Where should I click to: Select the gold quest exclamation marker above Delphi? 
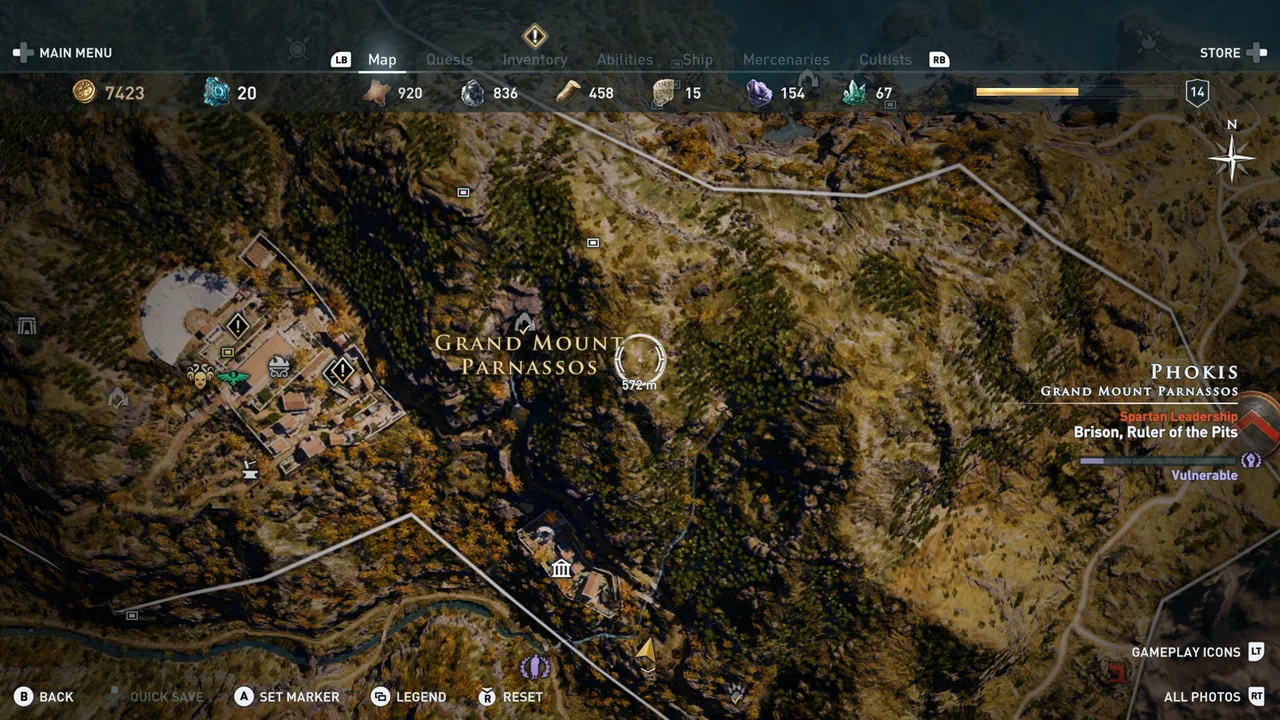[237, 326]
